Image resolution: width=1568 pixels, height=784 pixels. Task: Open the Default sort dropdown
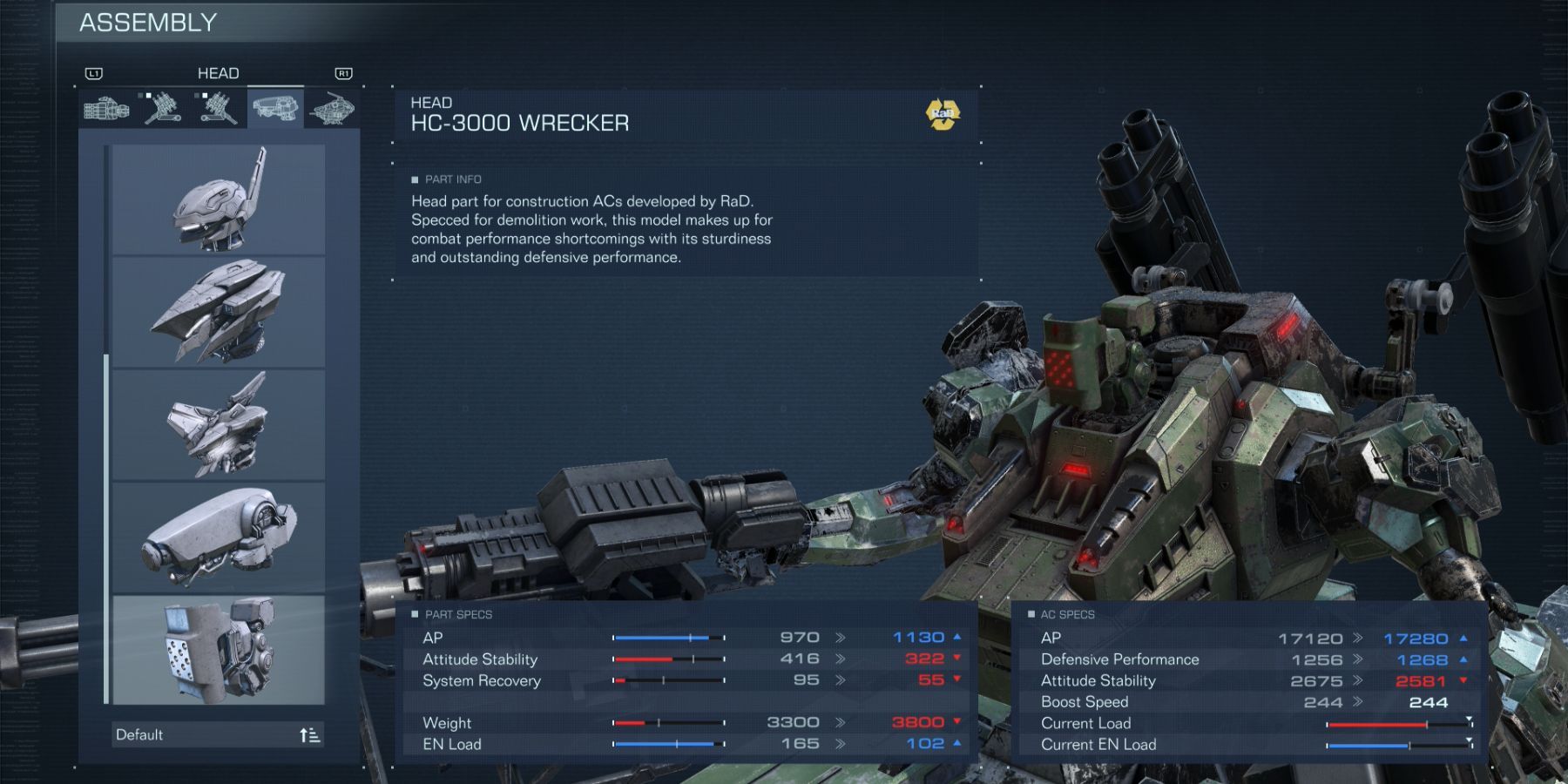[218, 735]
